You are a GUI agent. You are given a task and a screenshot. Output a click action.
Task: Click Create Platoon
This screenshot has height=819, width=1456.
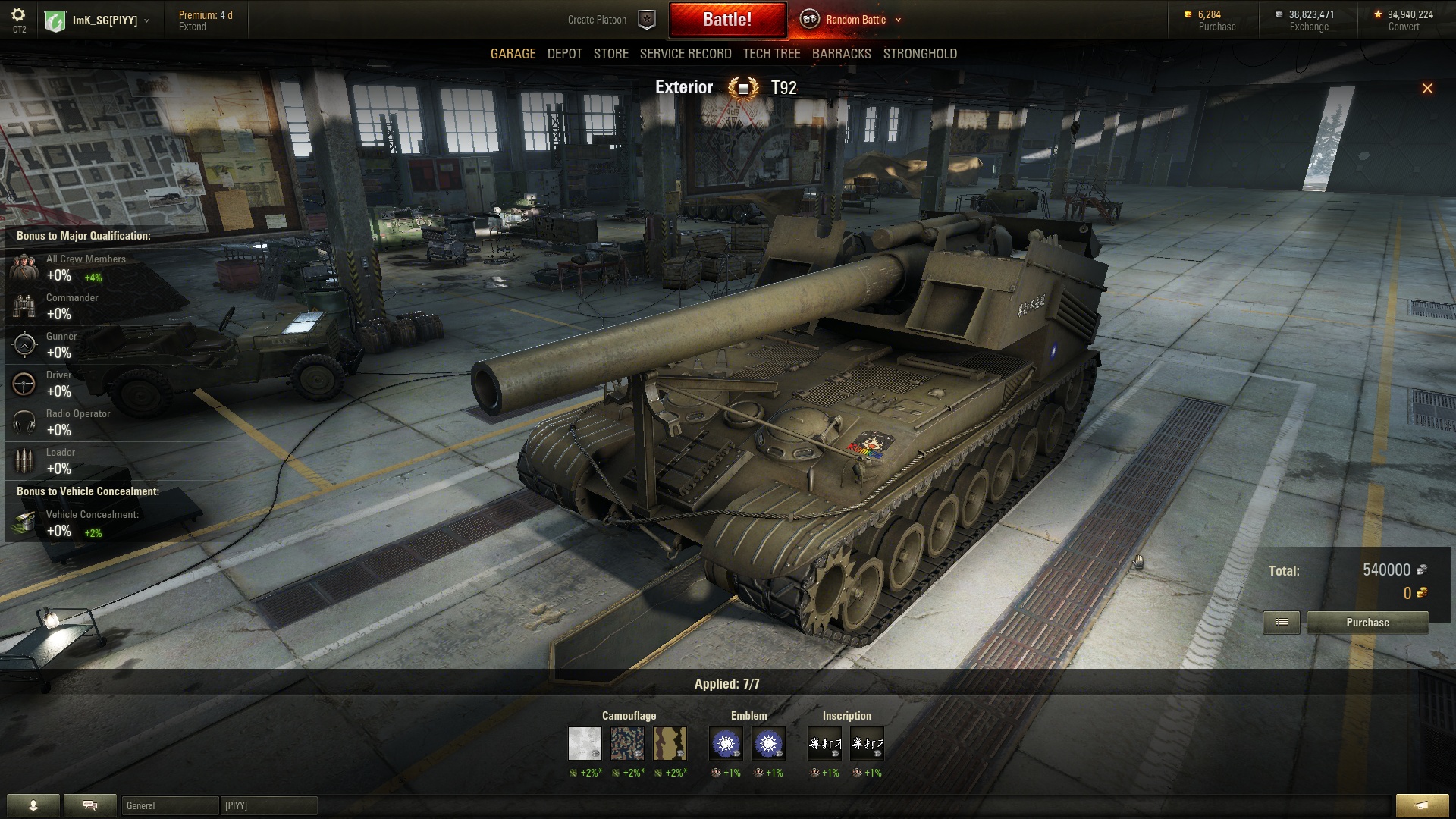tap(598, 20)
